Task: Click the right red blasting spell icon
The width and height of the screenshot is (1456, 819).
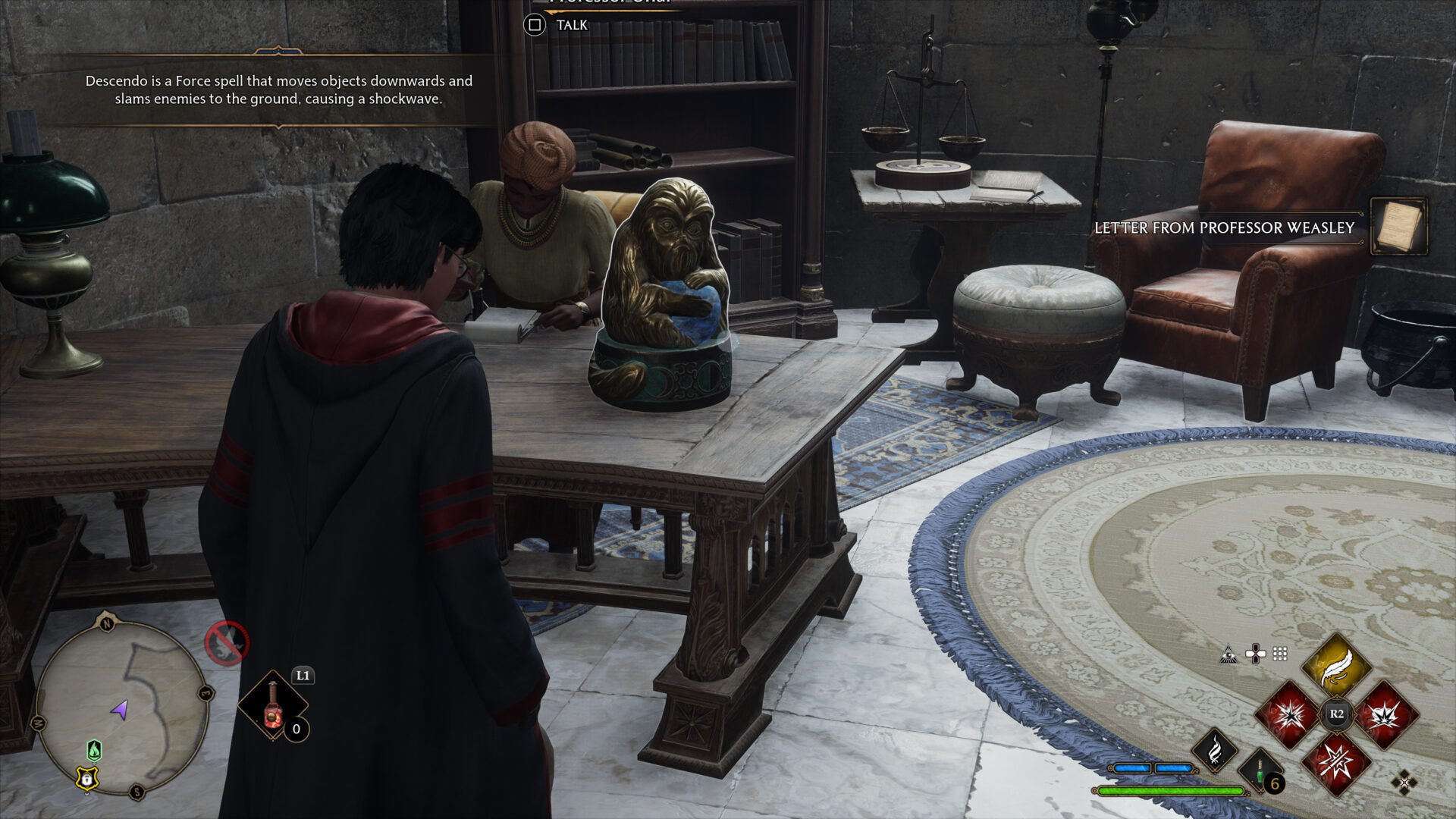Action: (1385, 716)
